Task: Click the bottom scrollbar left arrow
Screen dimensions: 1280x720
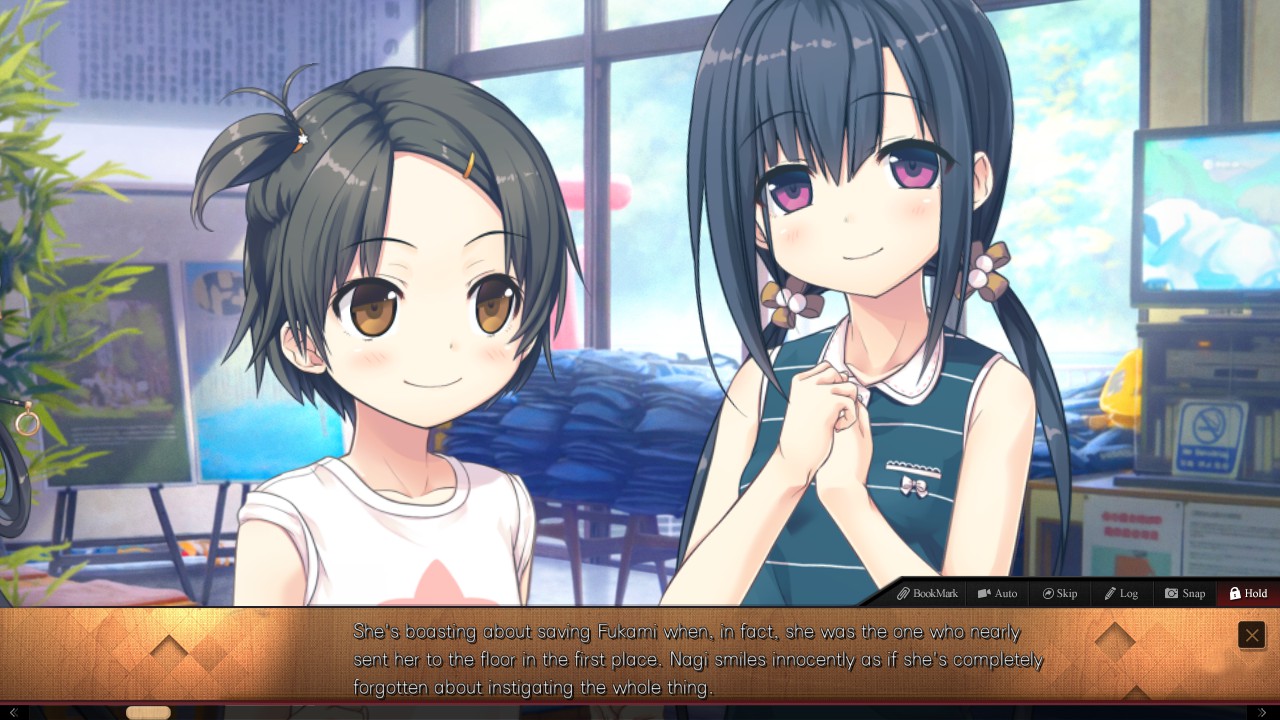Action: click(x=13, y=712)
